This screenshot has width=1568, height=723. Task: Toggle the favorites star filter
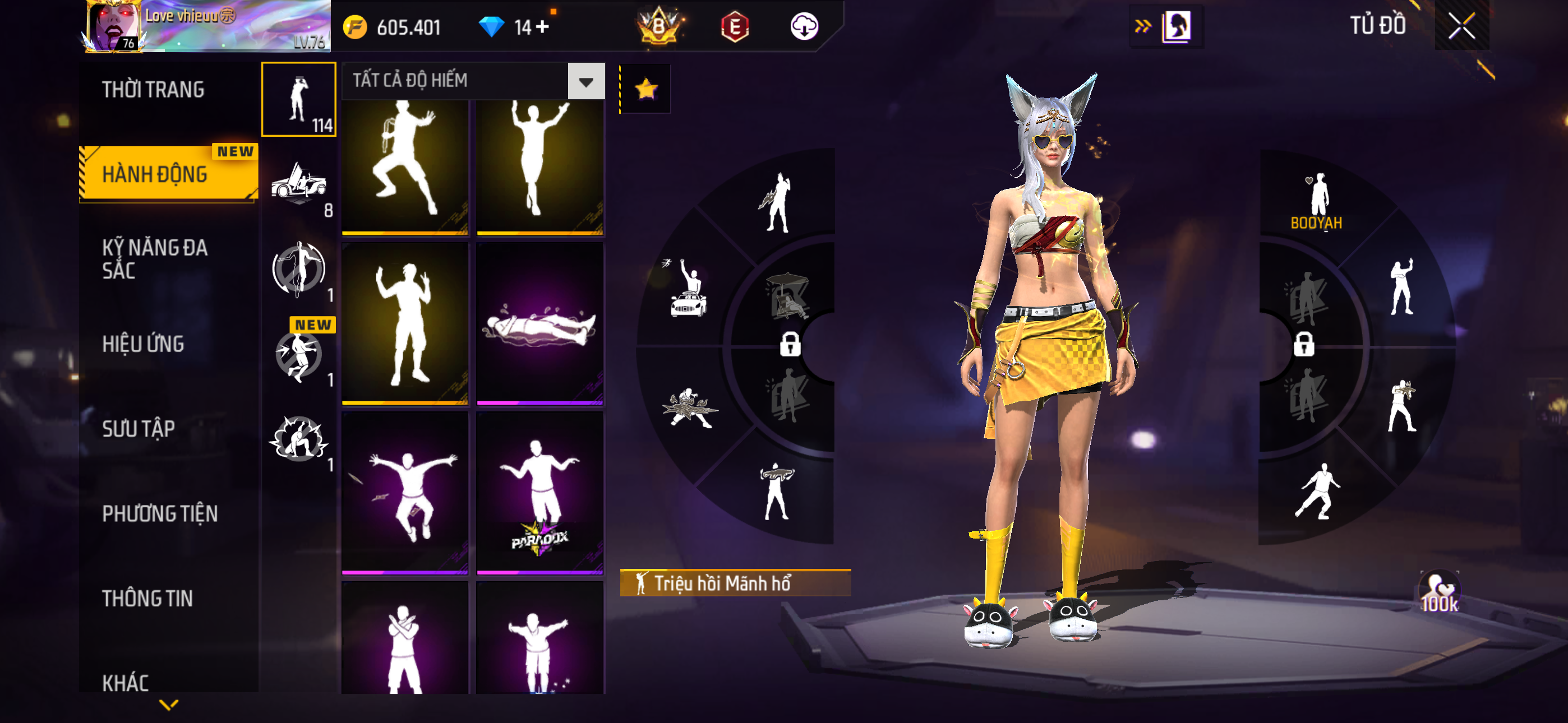(646, 90)
